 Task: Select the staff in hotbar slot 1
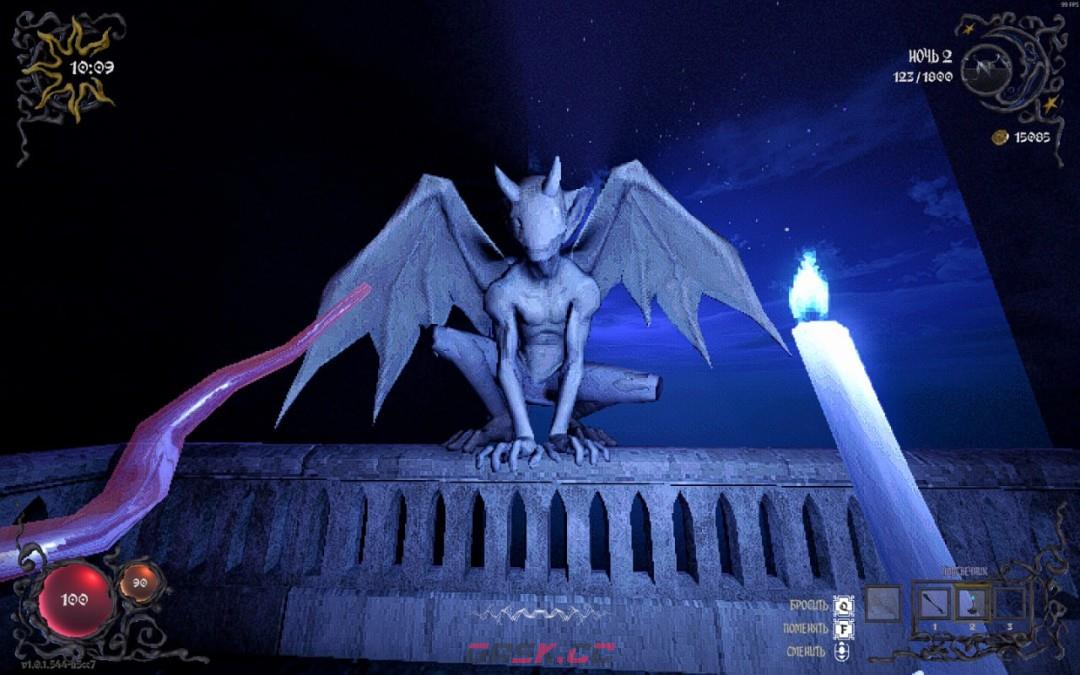(937, 603)
